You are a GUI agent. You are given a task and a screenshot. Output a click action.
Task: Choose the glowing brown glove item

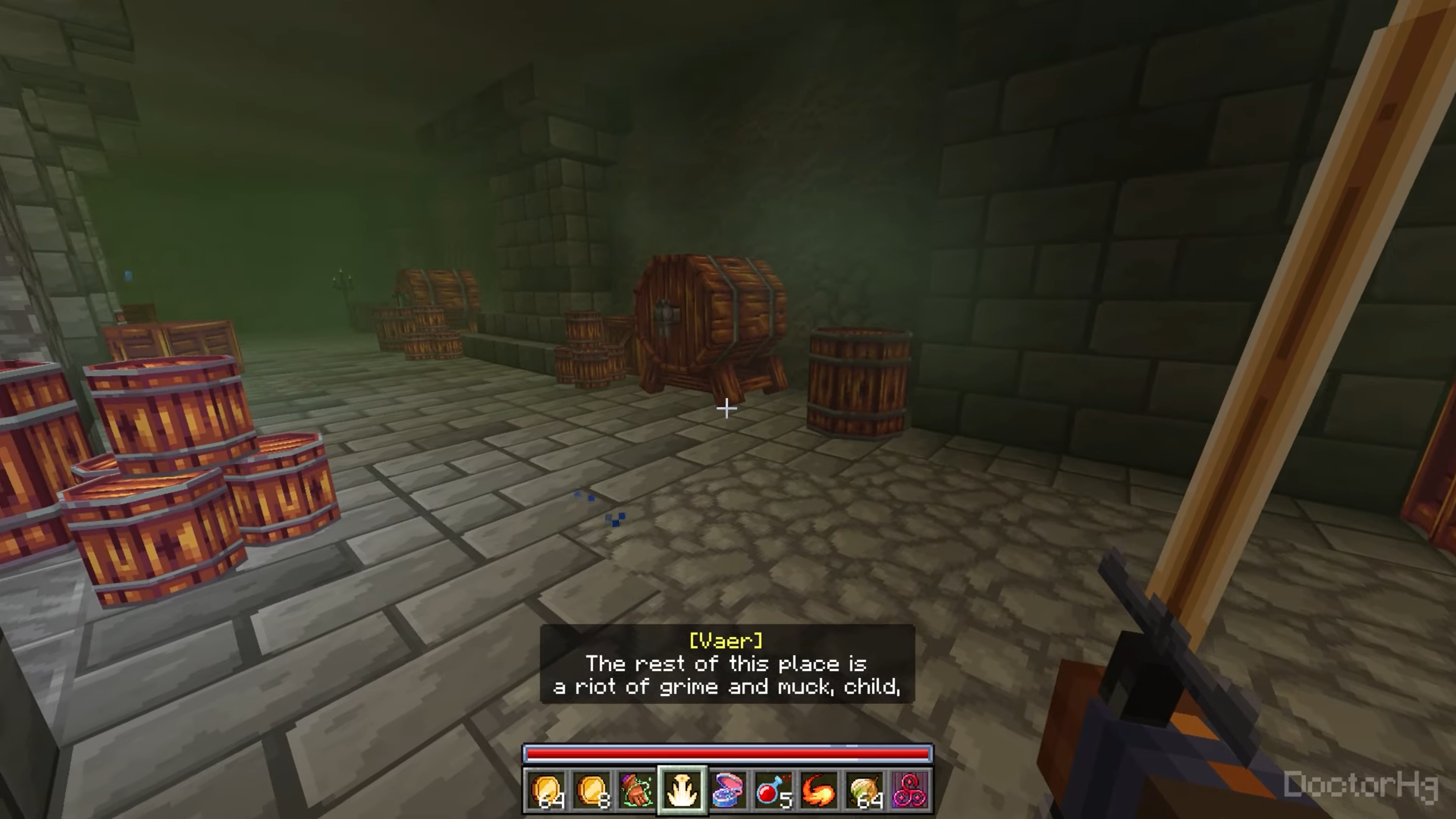(637, 790)
